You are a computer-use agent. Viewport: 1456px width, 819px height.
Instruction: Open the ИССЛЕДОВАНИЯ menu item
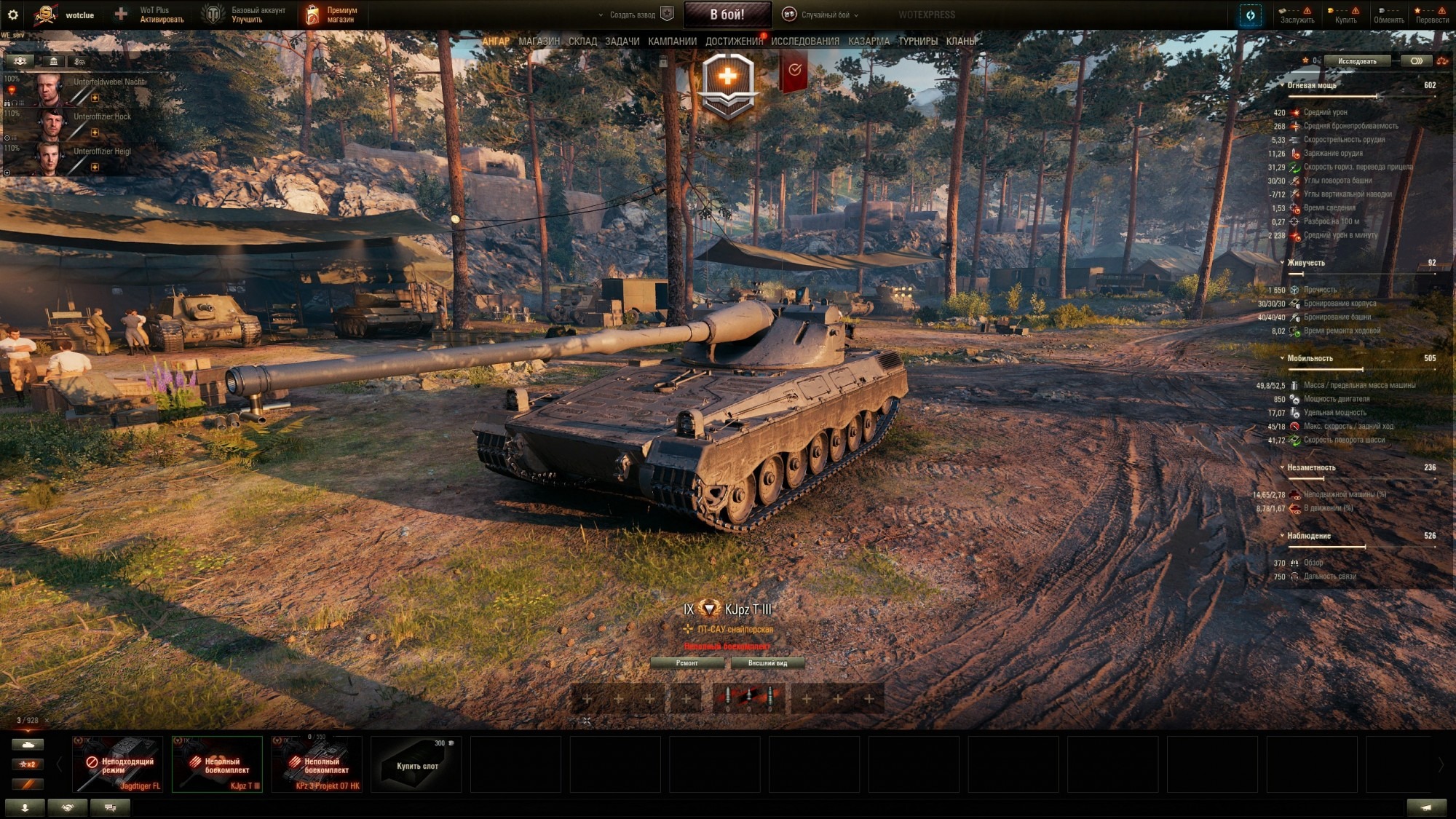(804, 42)
